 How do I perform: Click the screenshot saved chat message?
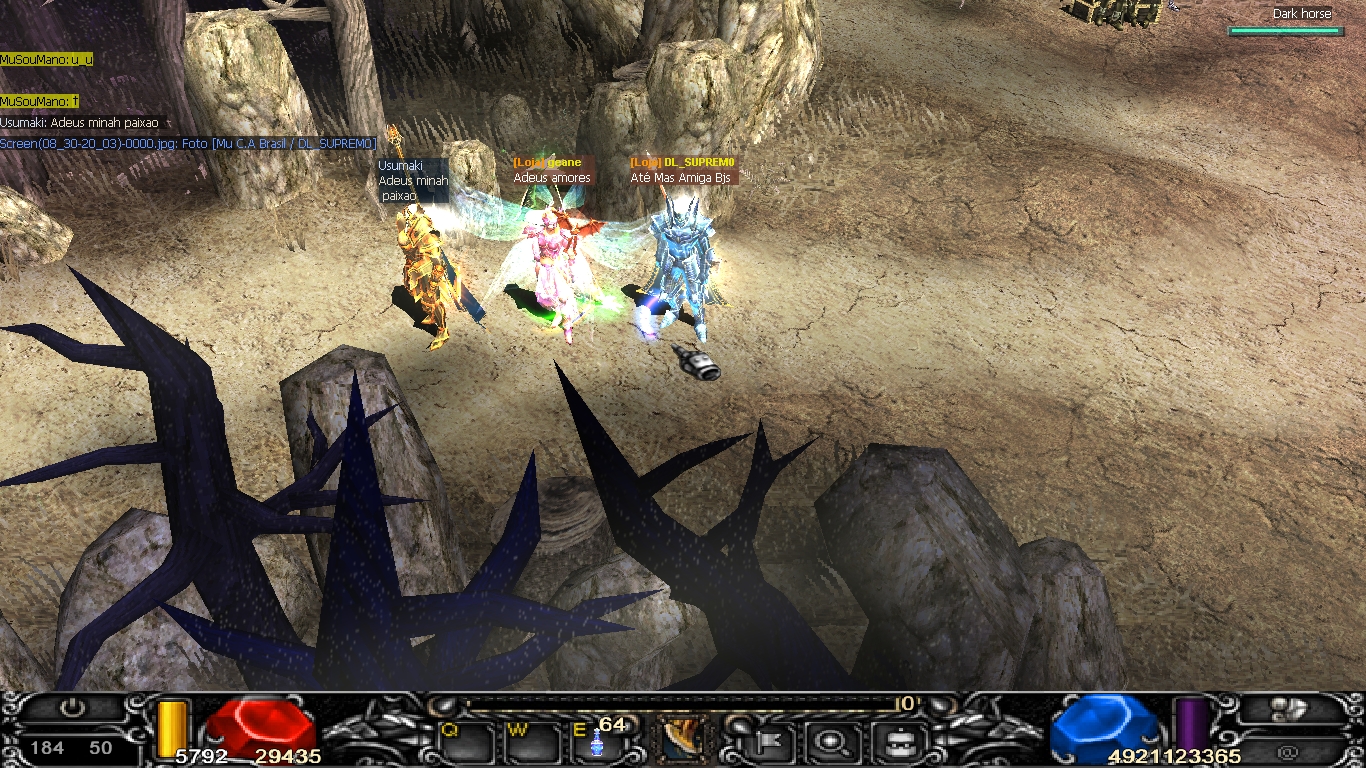[x=188, y=144]
